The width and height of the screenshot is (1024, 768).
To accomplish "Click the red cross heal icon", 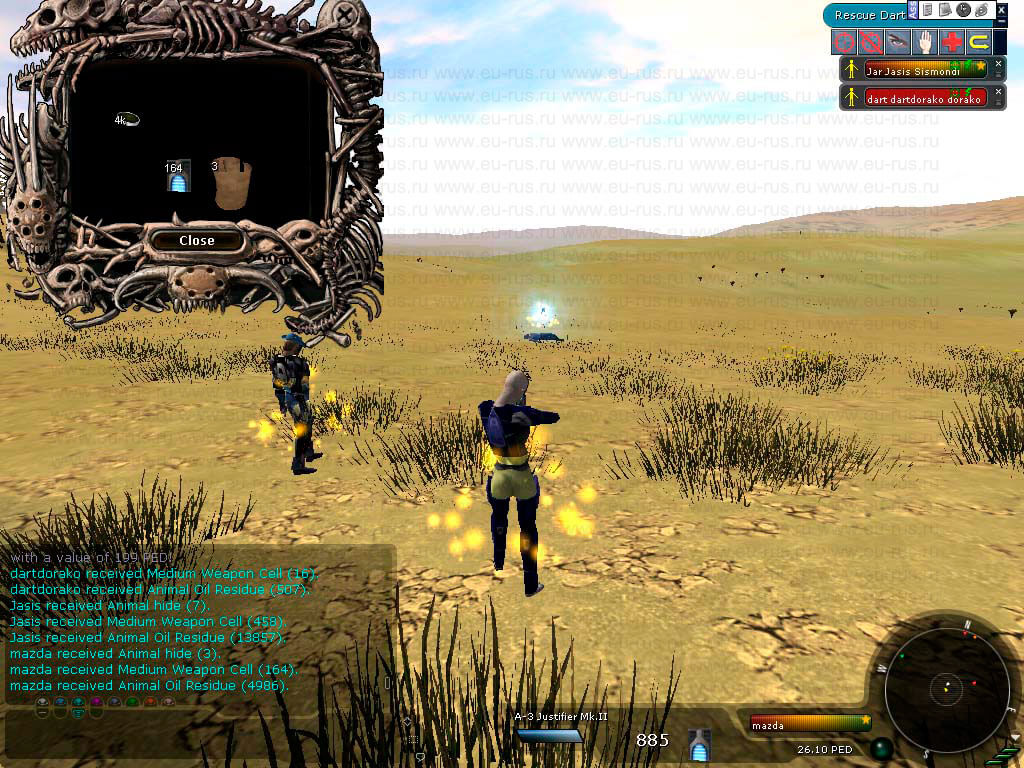I will (952, 42).
